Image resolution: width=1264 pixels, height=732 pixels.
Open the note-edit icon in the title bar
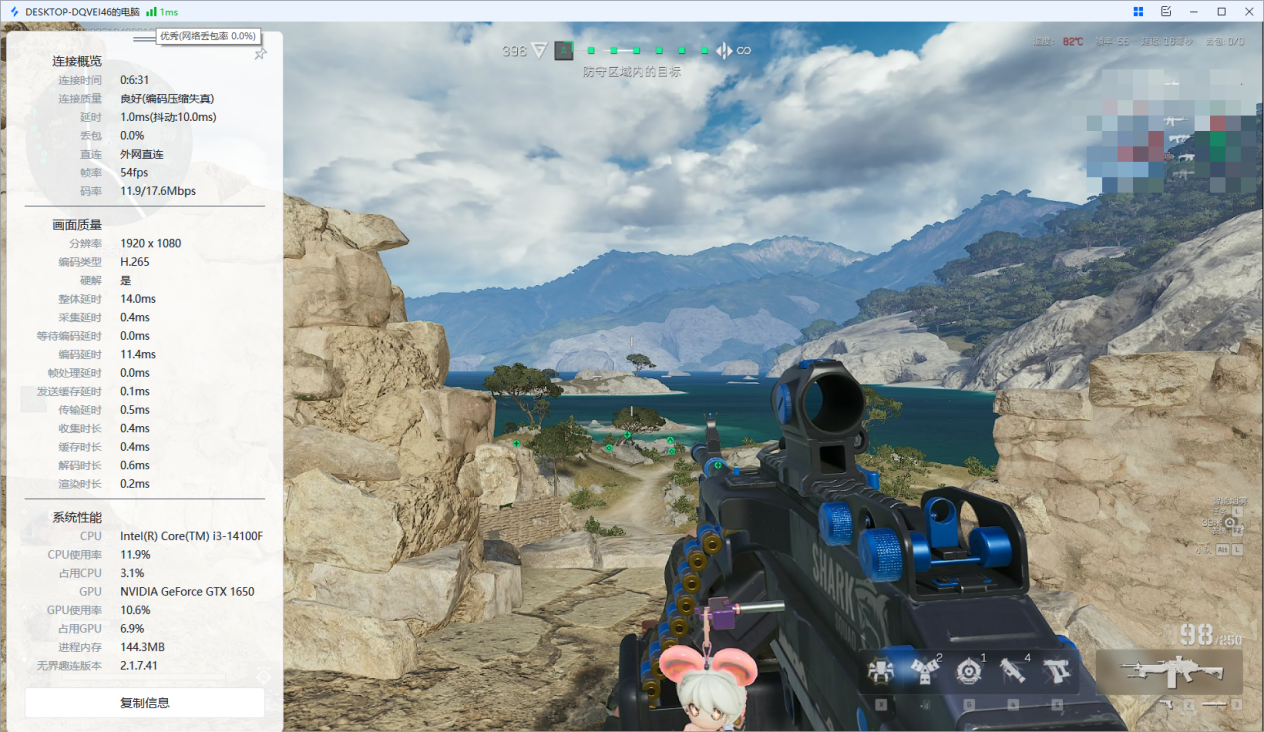click(1166, 11)
